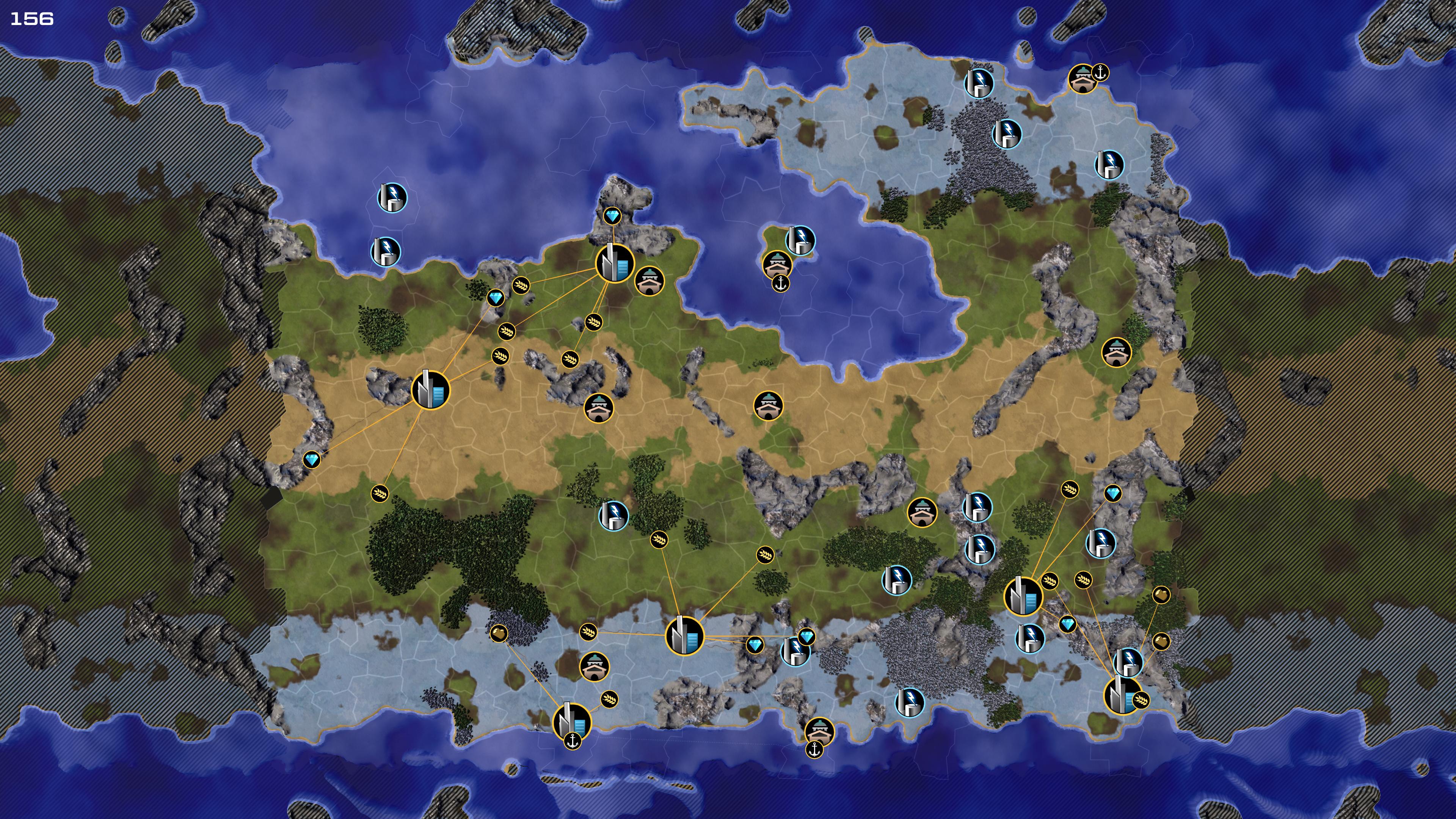Viewport: 1456px width, 819px height.
Task: Select the power plant marker on the lake island
Action: click(800, 240)
